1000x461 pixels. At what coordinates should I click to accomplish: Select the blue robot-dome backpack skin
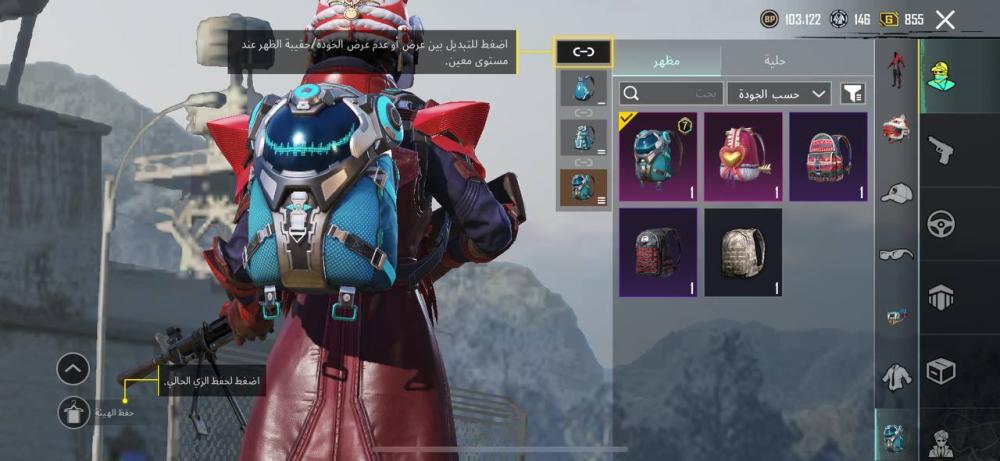click(658, 156)
